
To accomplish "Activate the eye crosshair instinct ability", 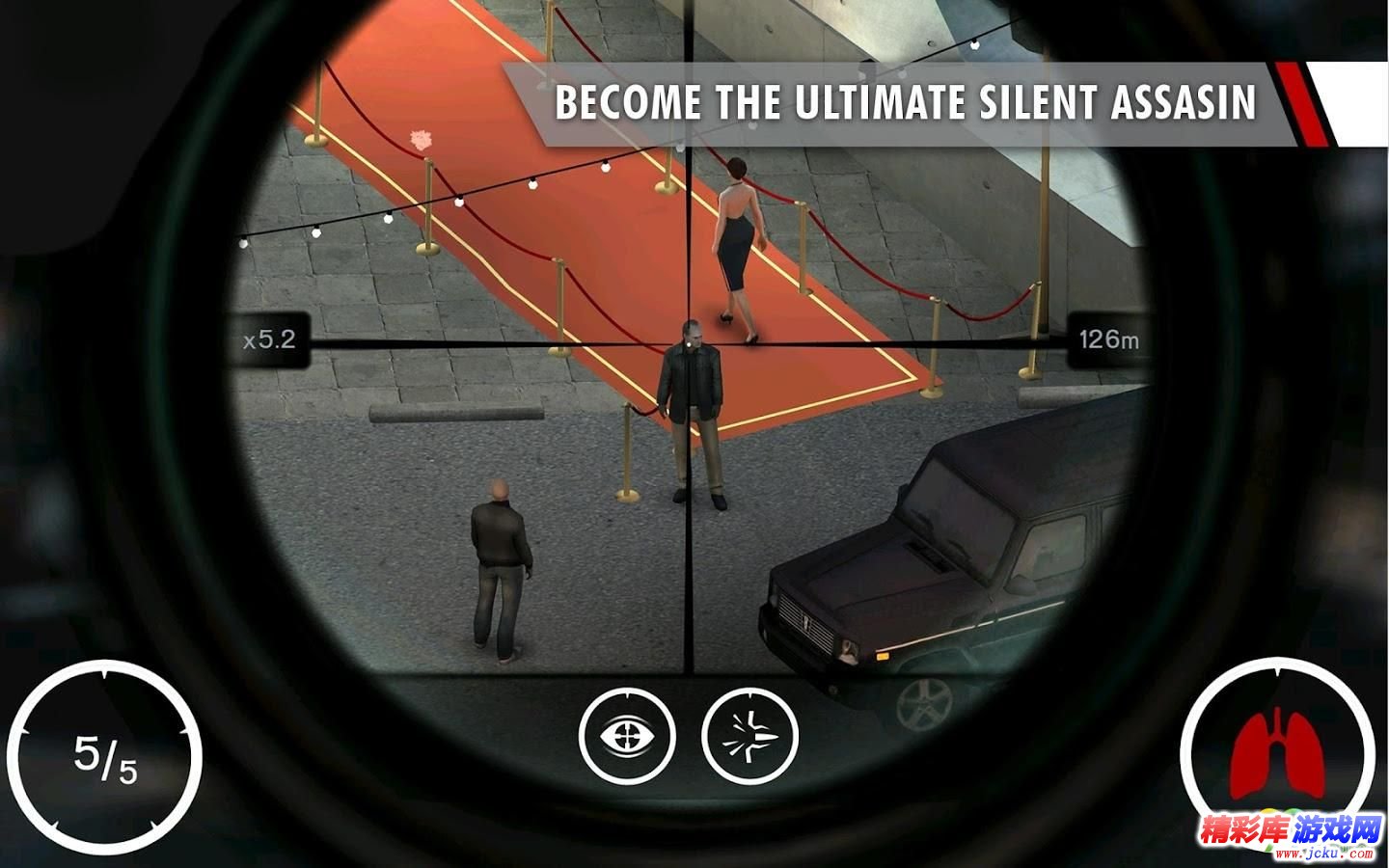I will click(x=627, y=735).
